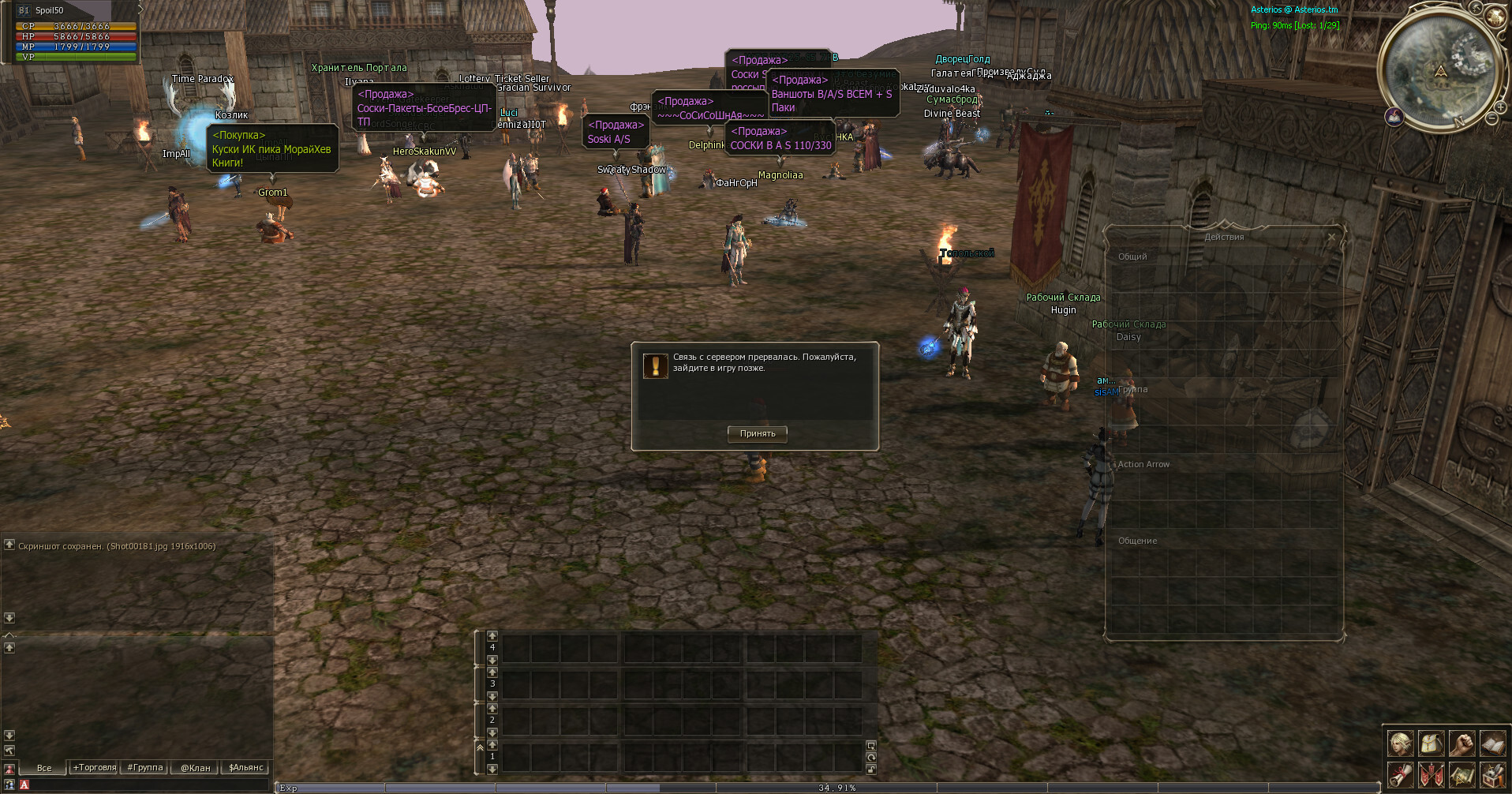
Task: Open the skills open-book icon
Action: pyautogui.click(x=1491, y=743)
